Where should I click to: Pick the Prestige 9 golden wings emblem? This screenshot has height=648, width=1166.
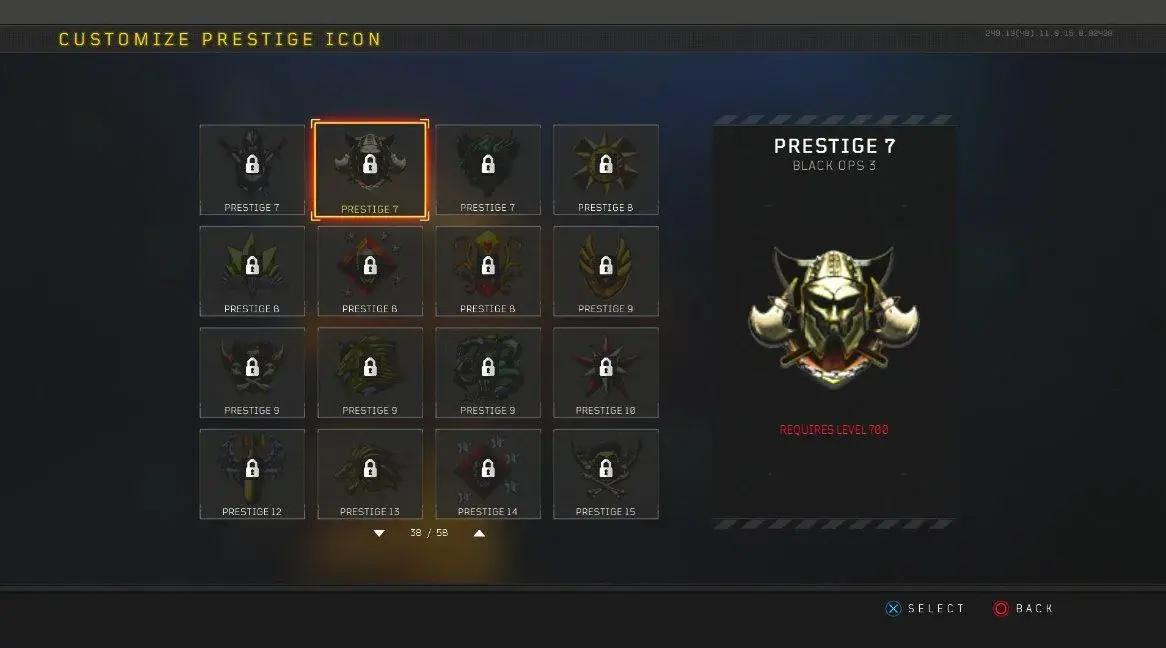[x=605, y=271]
